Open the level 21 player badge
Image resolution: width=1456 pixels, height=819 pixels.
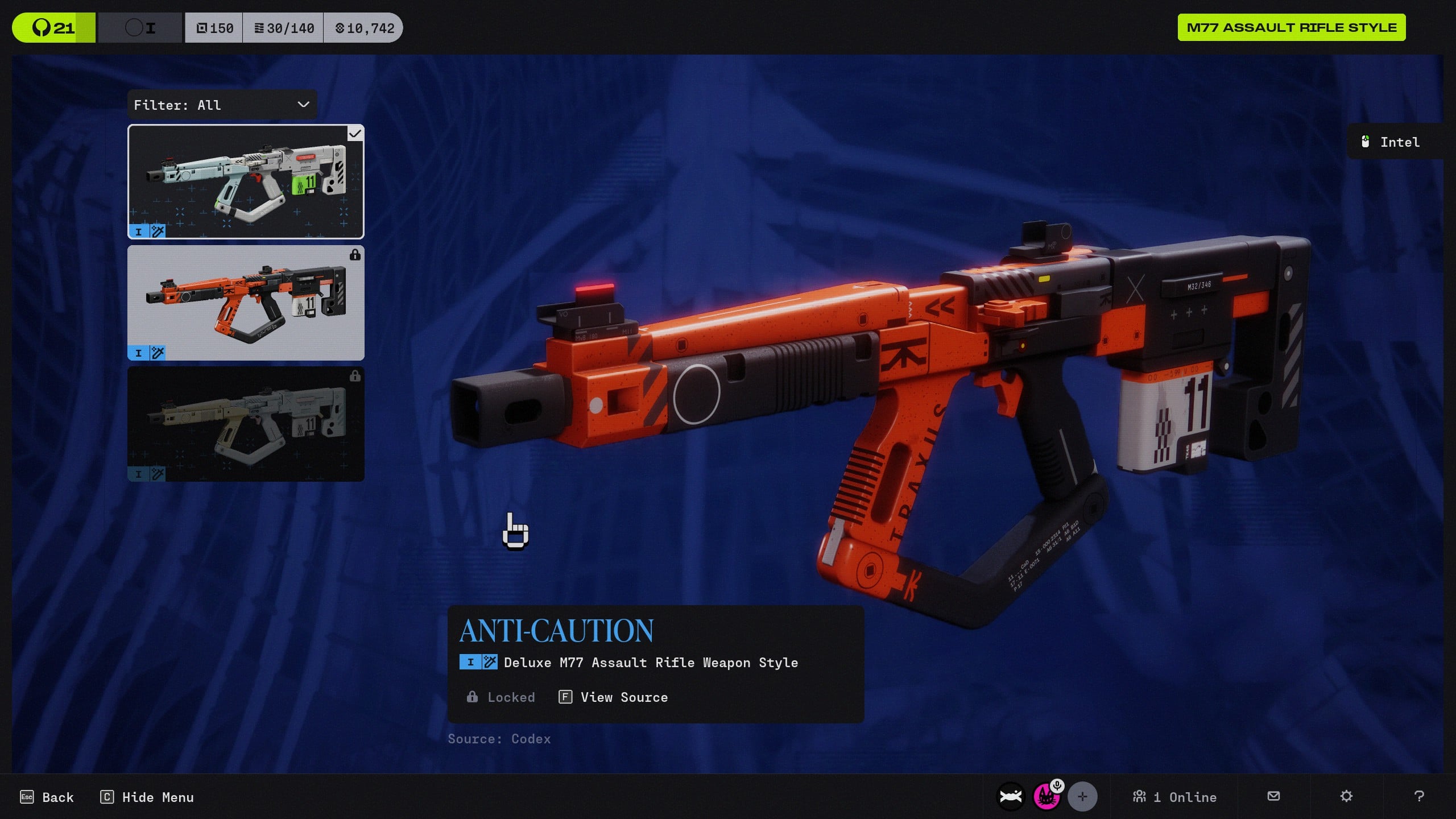coord(53,28)
